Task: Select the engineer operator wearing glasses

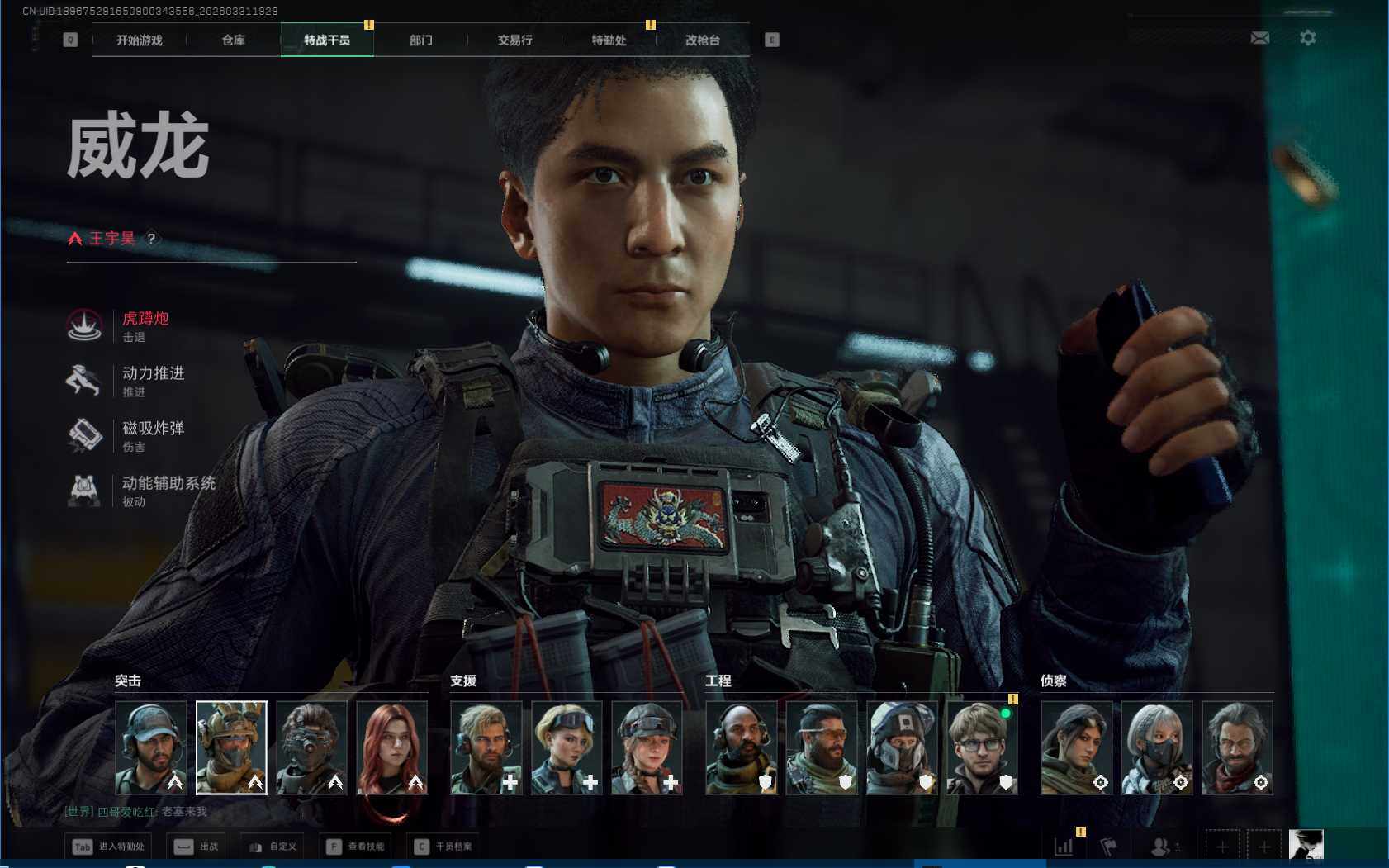Action: click(982, 747)
